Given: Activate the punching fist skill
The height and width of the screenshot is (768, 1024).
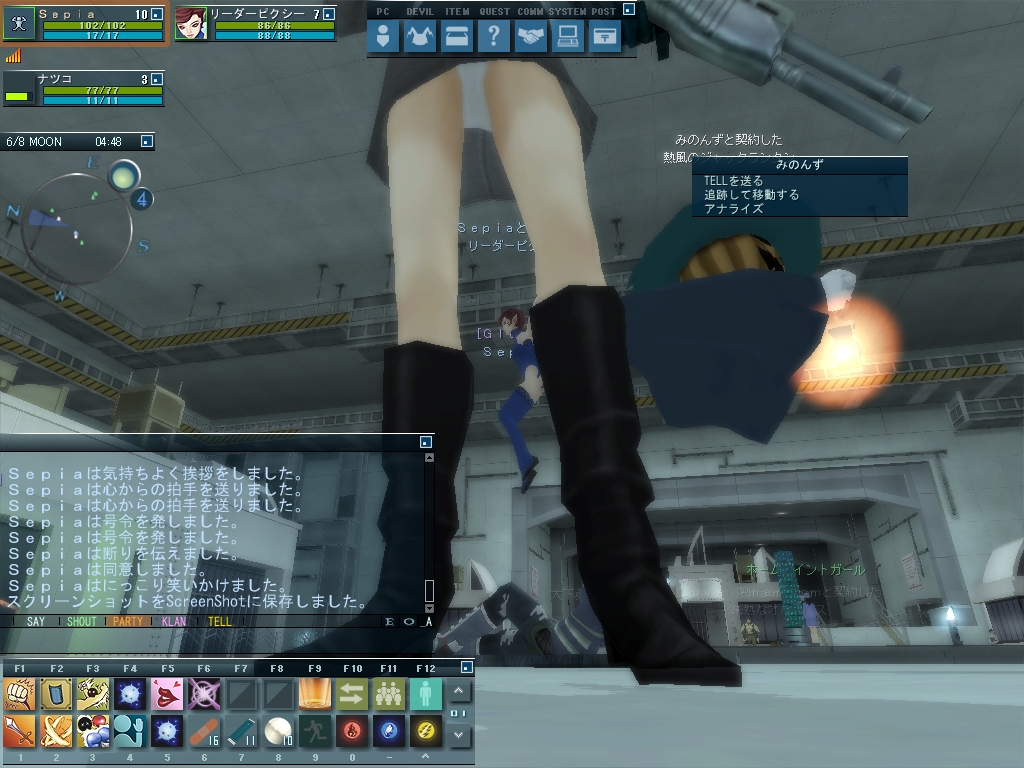Looking at the screenshot, I should tap(20, 694).
